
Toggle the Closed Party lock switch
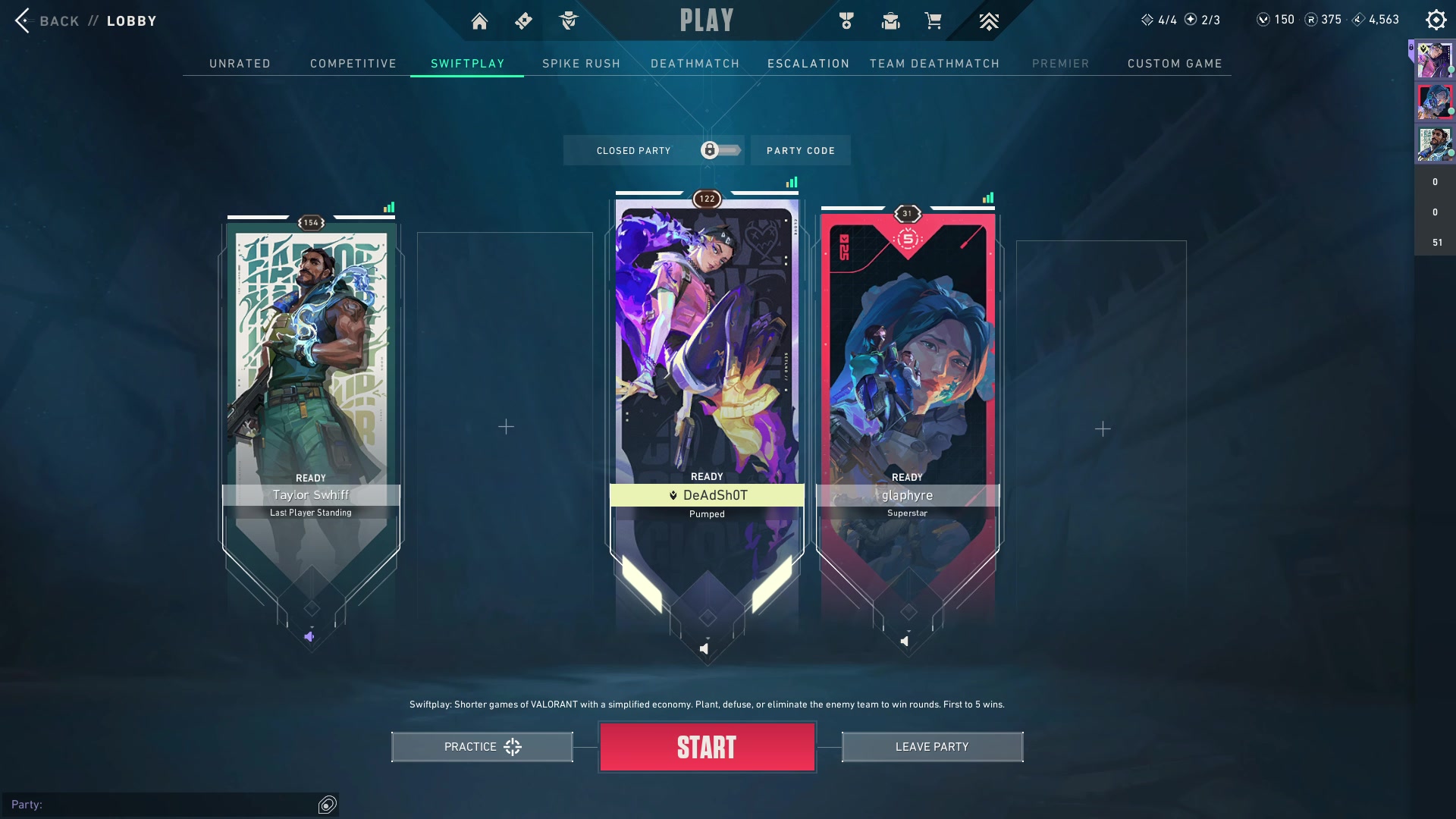tap(719, 150)
